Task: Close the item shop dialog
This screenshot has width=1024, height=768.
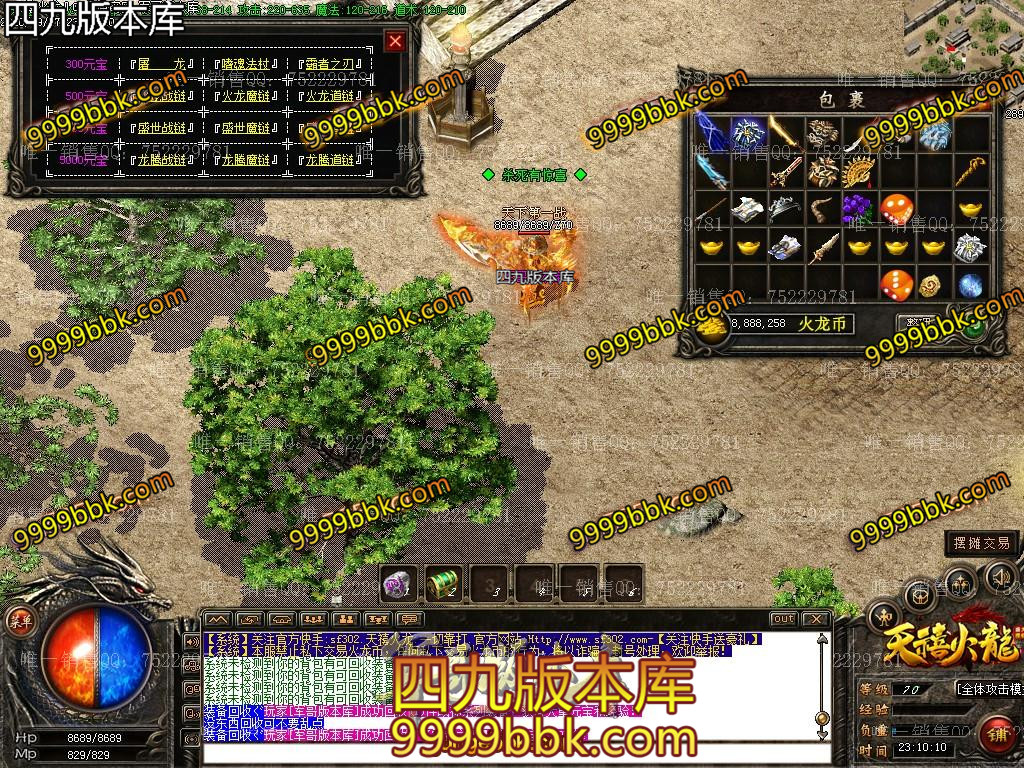Action: click(x=395, y=41)
